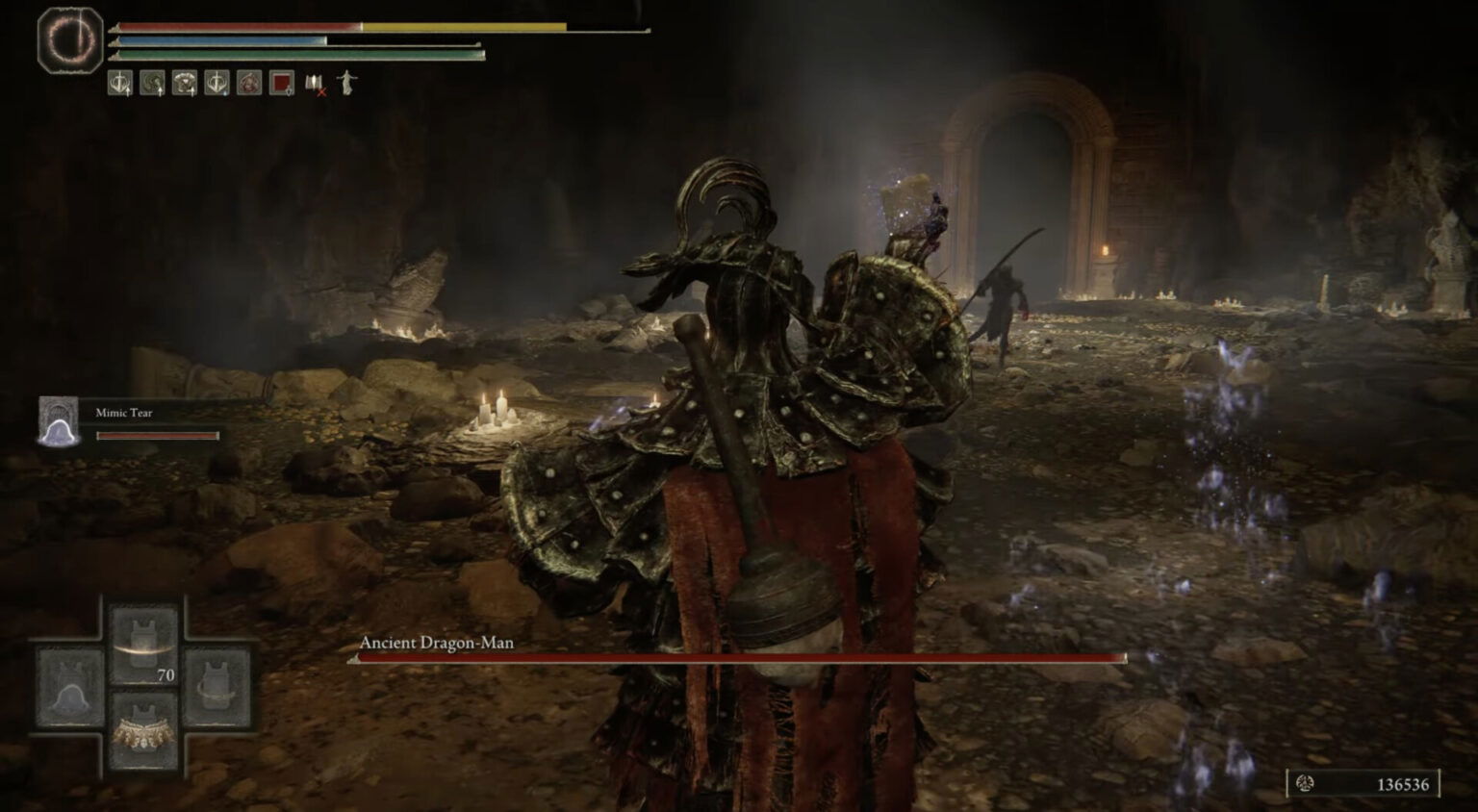Select the red square damage-negation buff icon
The width and height of the screenshot is (1478, 812).
click(x=280, y=85)
